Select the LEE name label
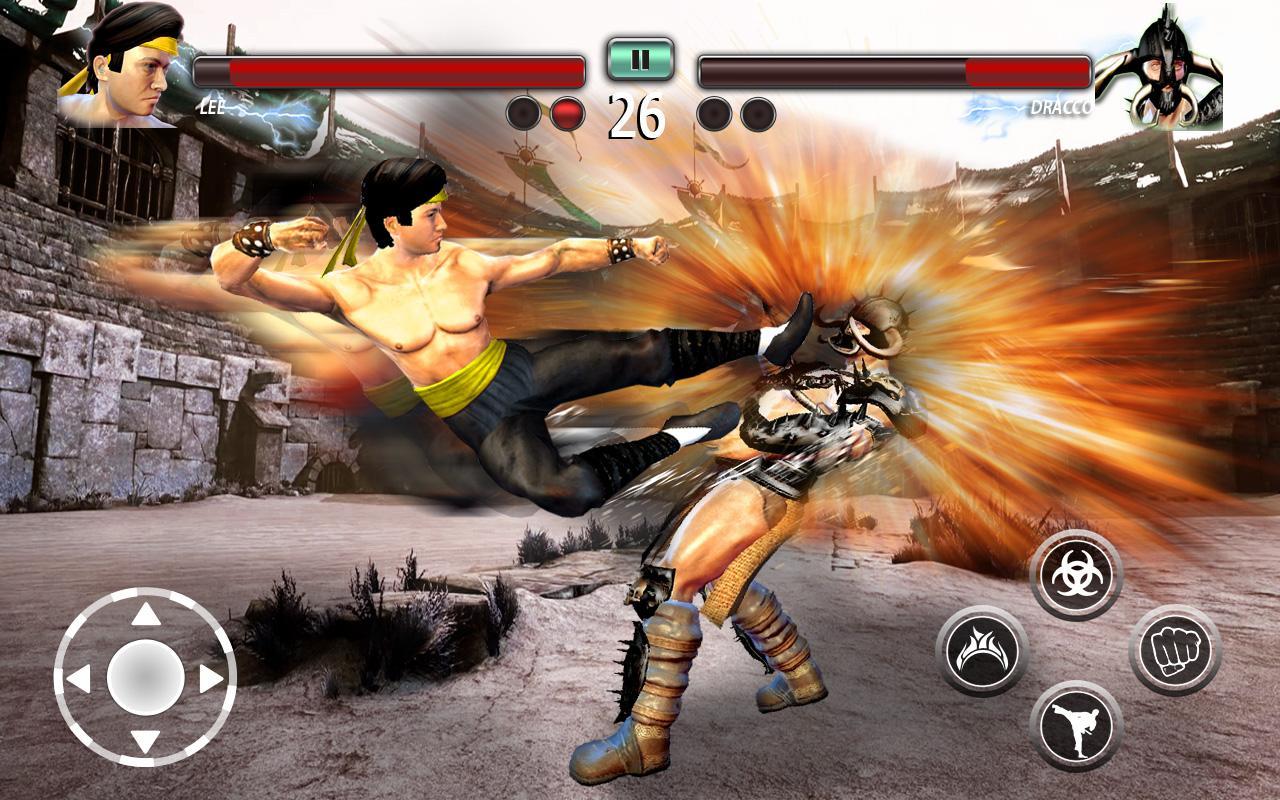Image resolution: width=1280 pixels, height=800 pixels. (x=213, y=104)
